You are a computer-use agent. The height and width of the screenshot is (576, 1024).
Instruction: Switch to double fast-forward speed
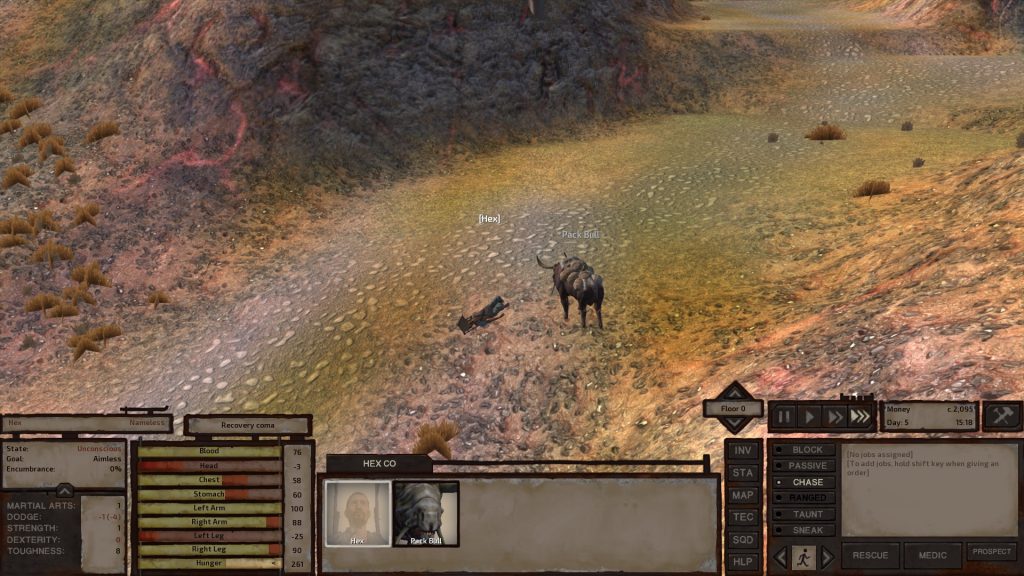pos(836,416)
